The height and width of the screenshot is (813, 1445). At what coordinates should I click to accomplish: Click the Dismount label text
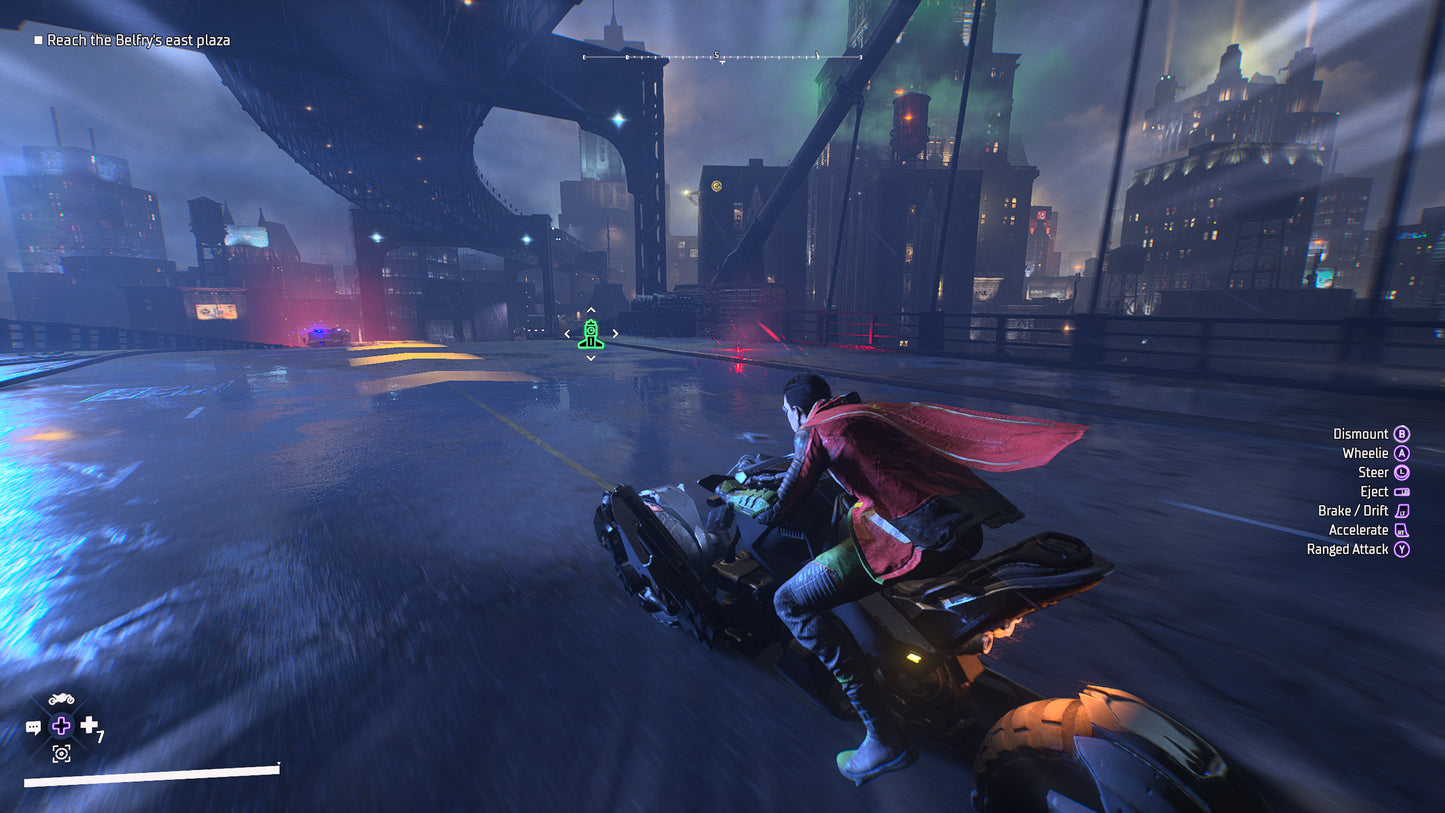1360,433
